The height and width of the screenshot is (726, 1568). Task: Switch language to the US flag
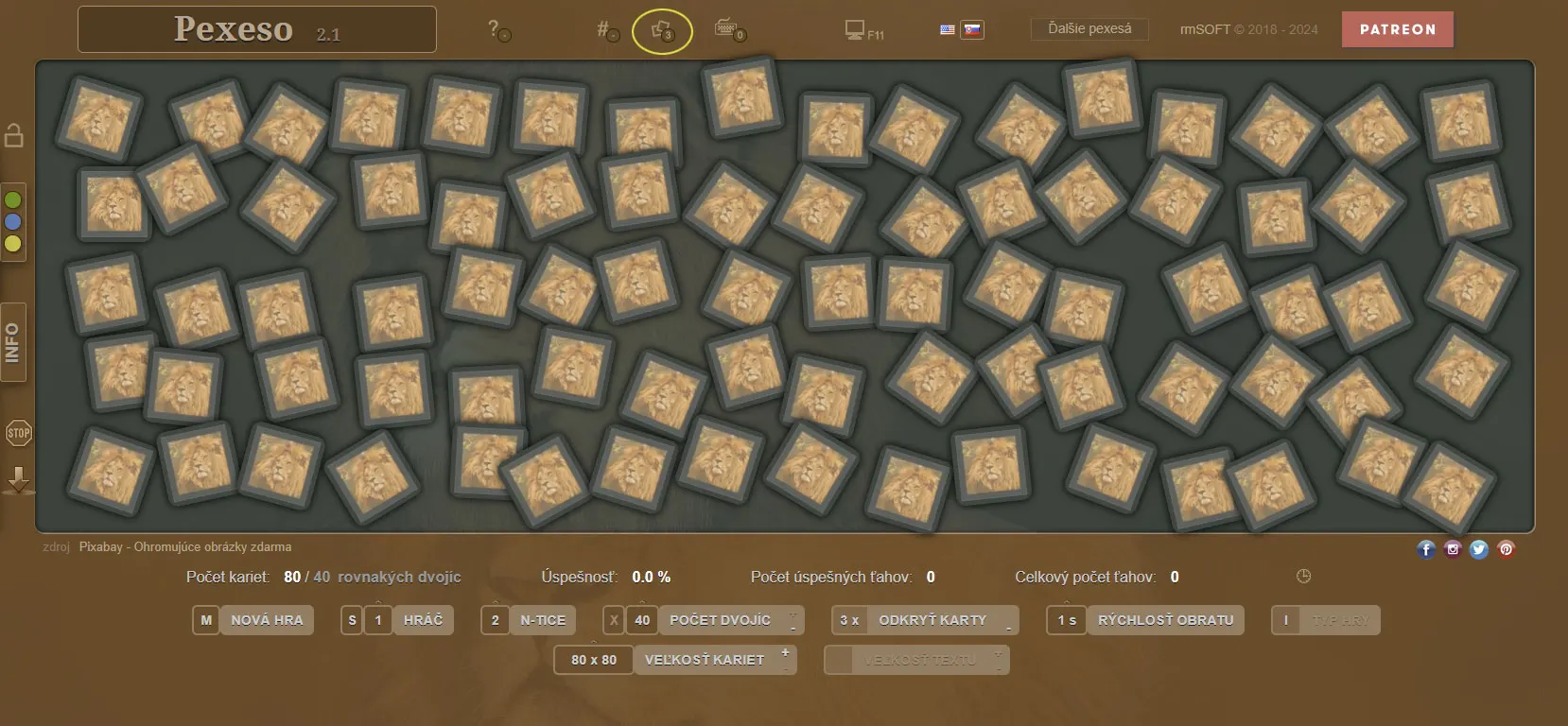(947, 29)
